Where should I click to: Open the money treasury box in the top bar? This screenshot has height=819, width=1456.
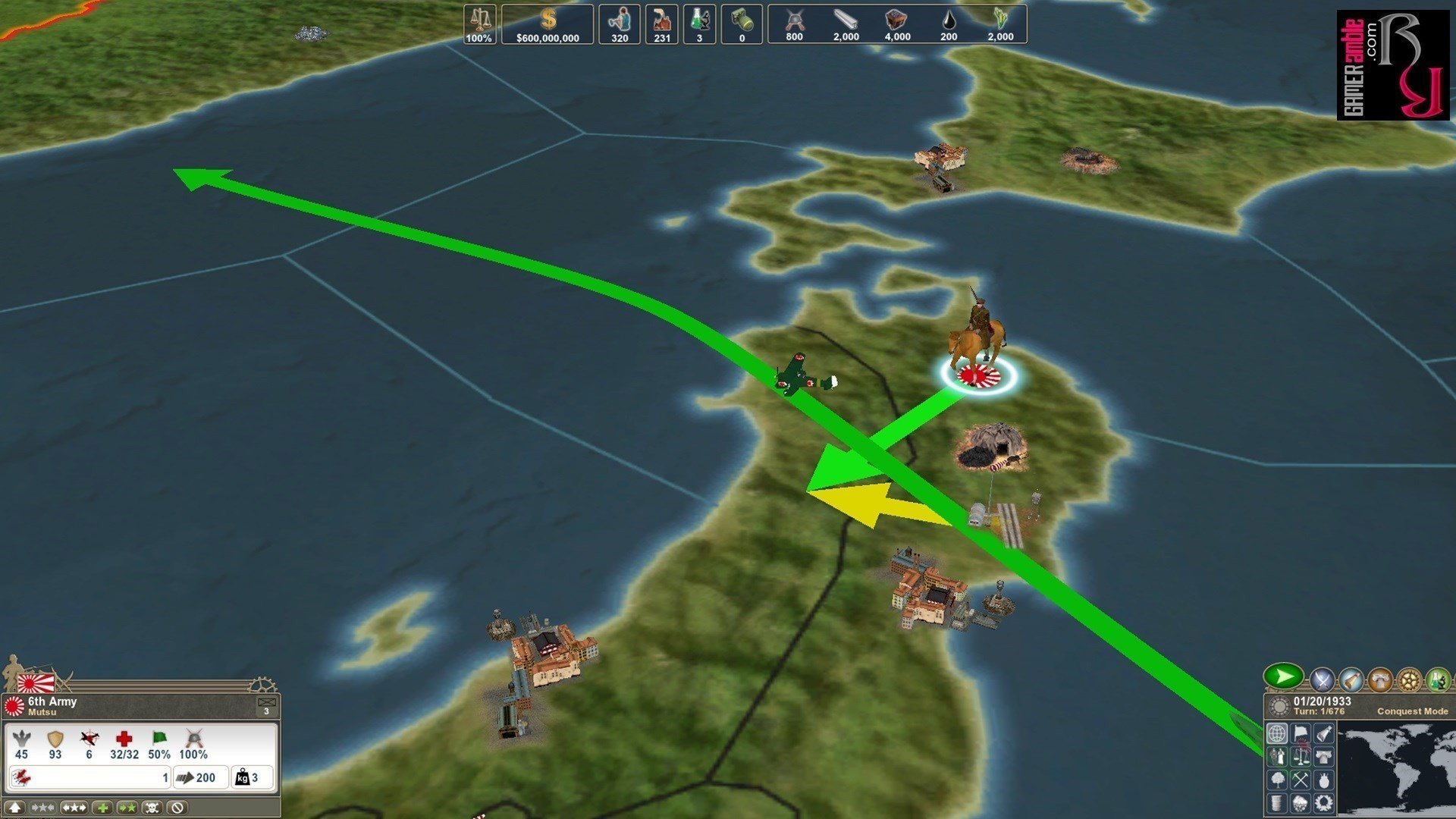(548, 25)
